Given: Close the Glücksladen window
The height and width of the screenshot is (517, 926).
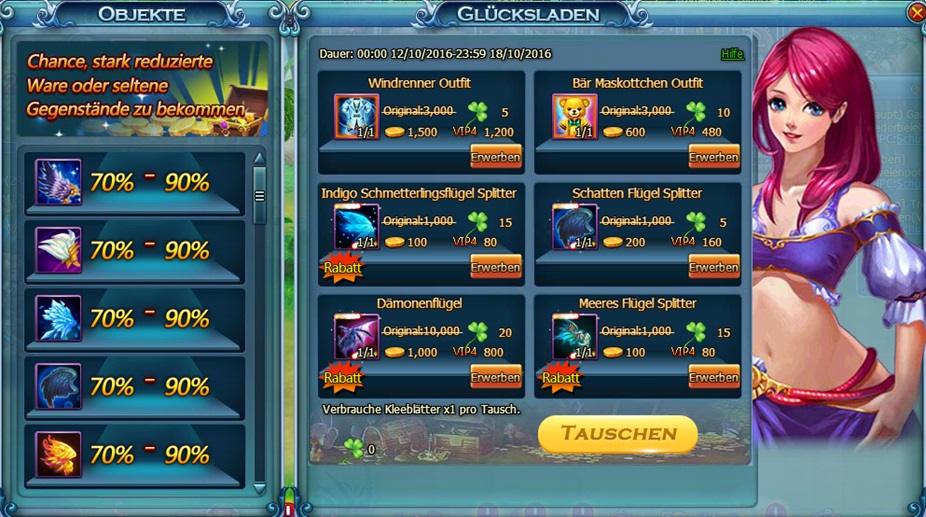Looking at the screenshot, I should [x=916, y=13].
